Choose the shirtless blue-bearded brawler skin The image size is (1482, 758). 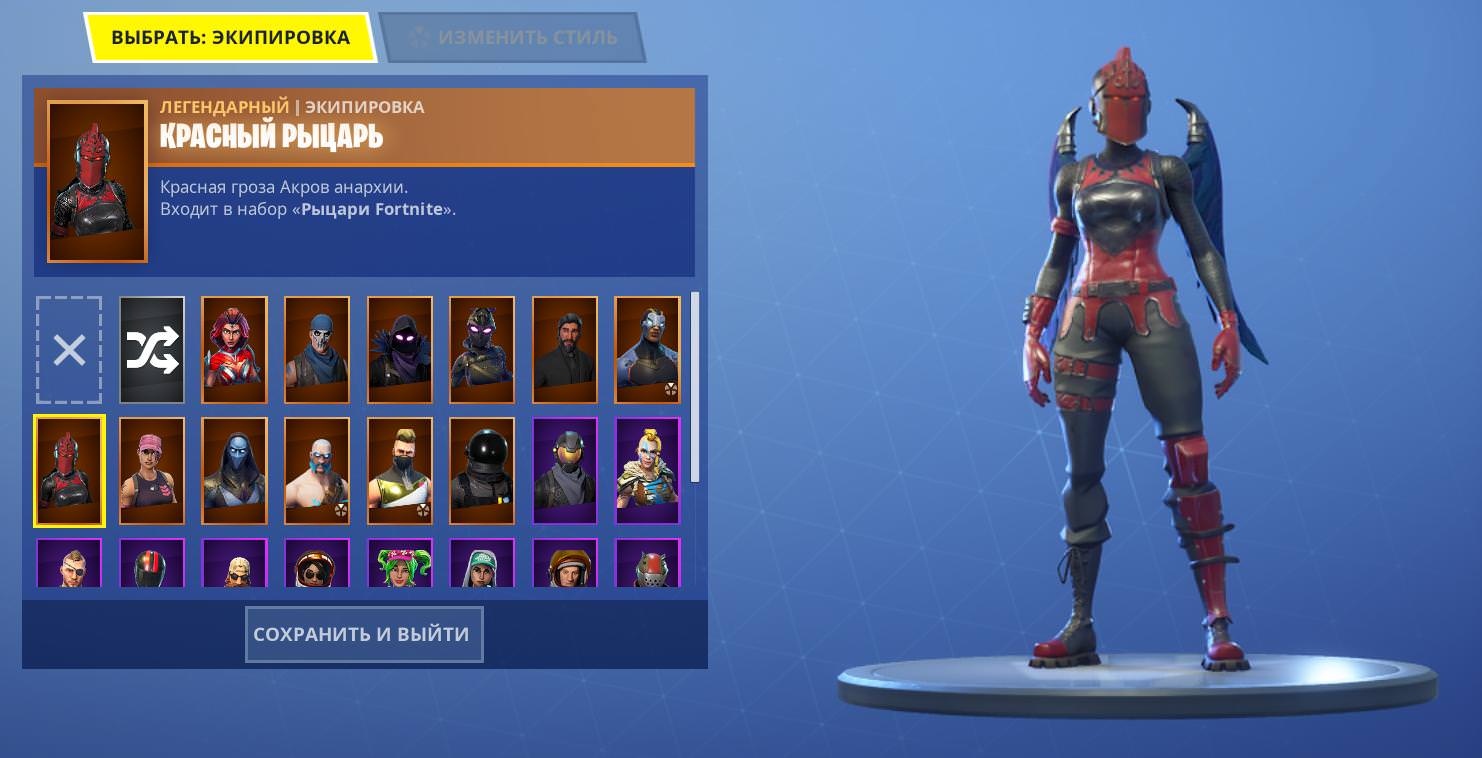(x=317, y=471)
